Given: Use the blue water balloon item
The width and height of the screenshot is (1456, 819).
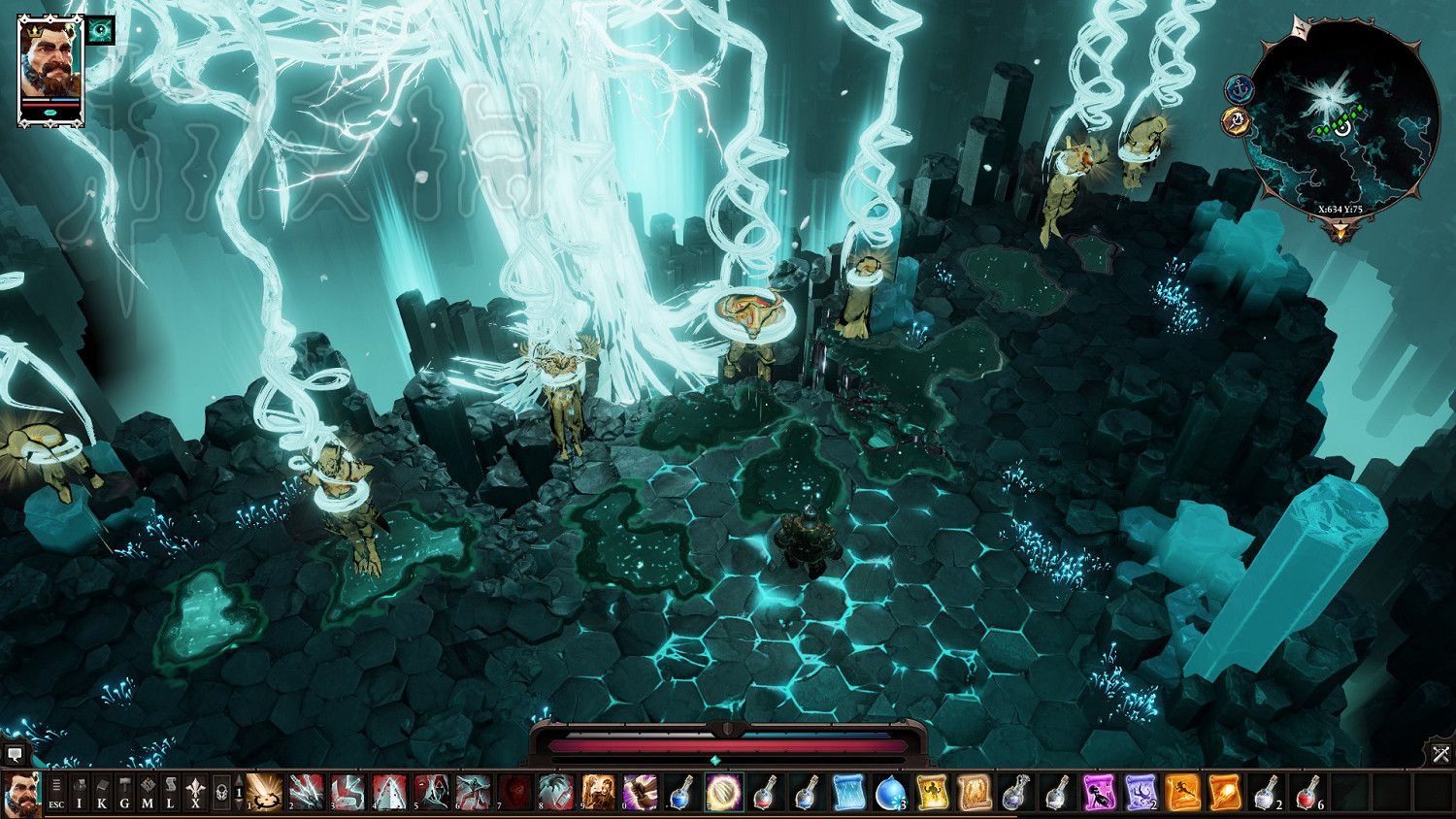Looking at the screenshot, I should pos(889,792).
